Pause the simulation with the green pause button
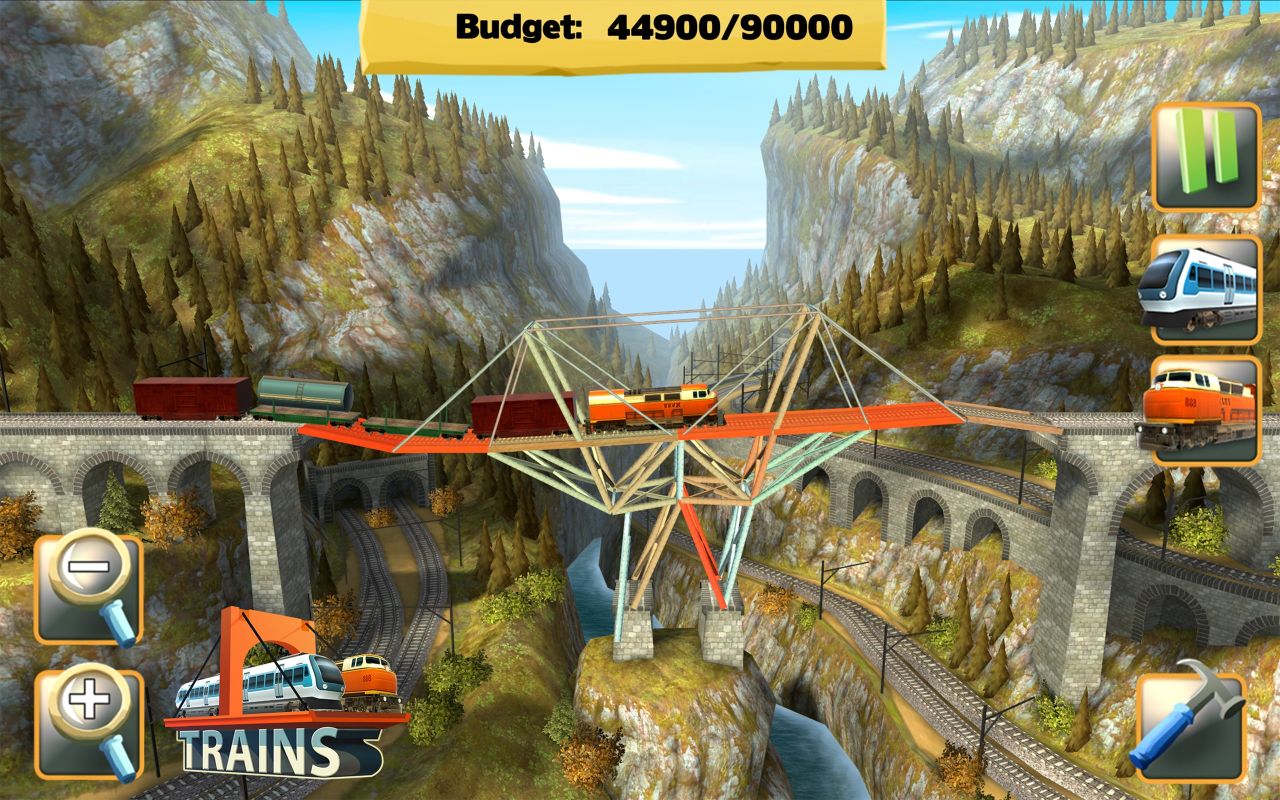1280x800 pixels. [x=1206, y=156]
